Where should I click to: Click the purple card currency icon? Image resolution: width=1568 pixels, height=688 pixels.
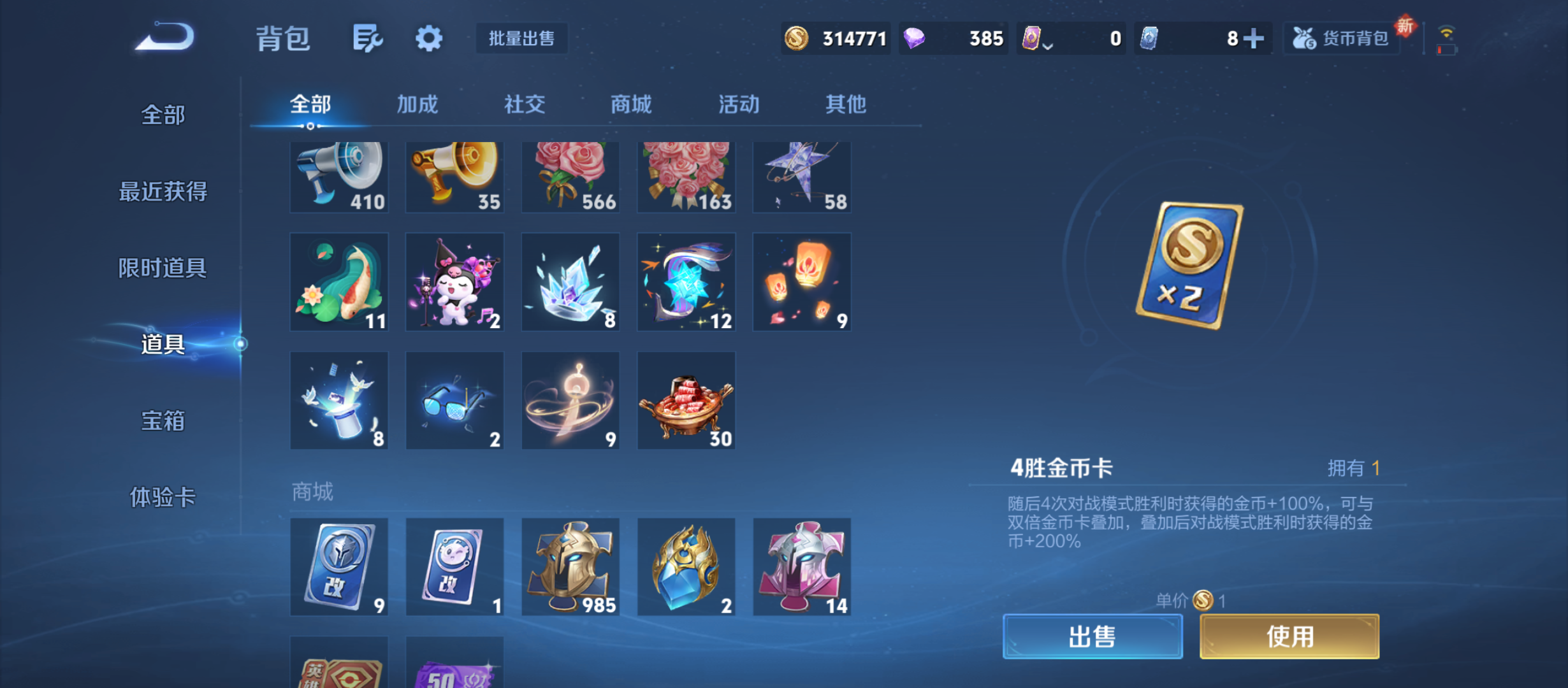[1033, 38]
